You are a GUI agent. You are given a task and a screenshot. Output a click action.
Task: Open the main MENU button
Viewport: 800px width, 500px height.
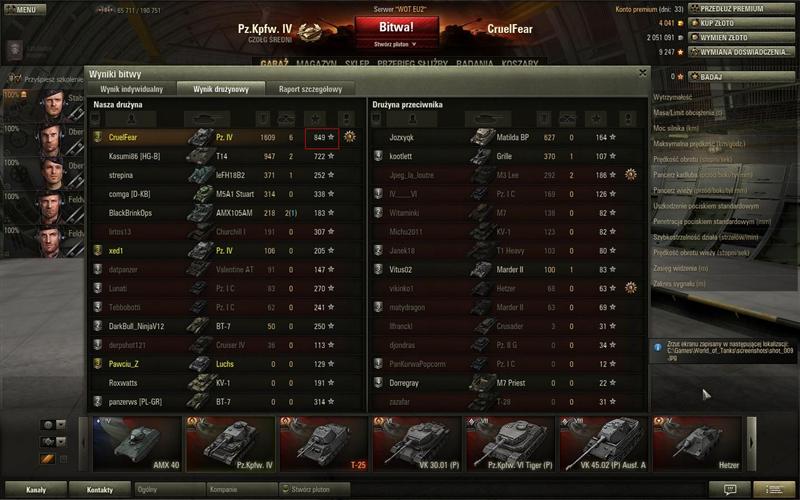click(24, 9)
